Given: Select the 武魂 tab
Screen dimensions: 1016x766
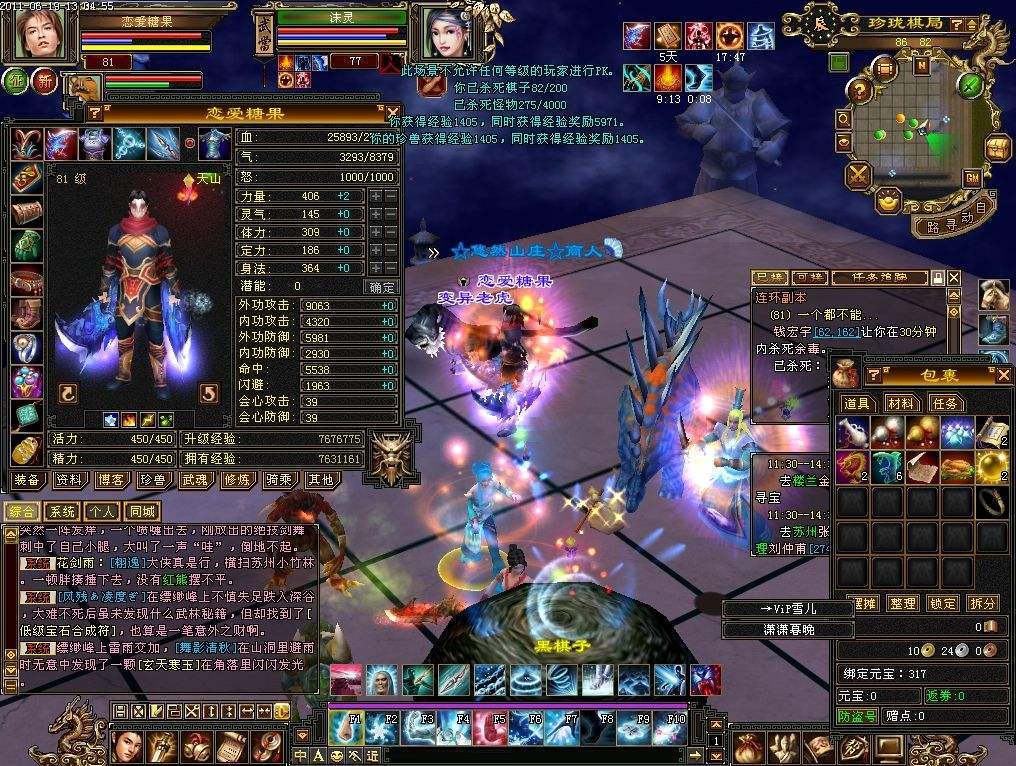Looking at the screenshot, I should click(x=194, y=480).
